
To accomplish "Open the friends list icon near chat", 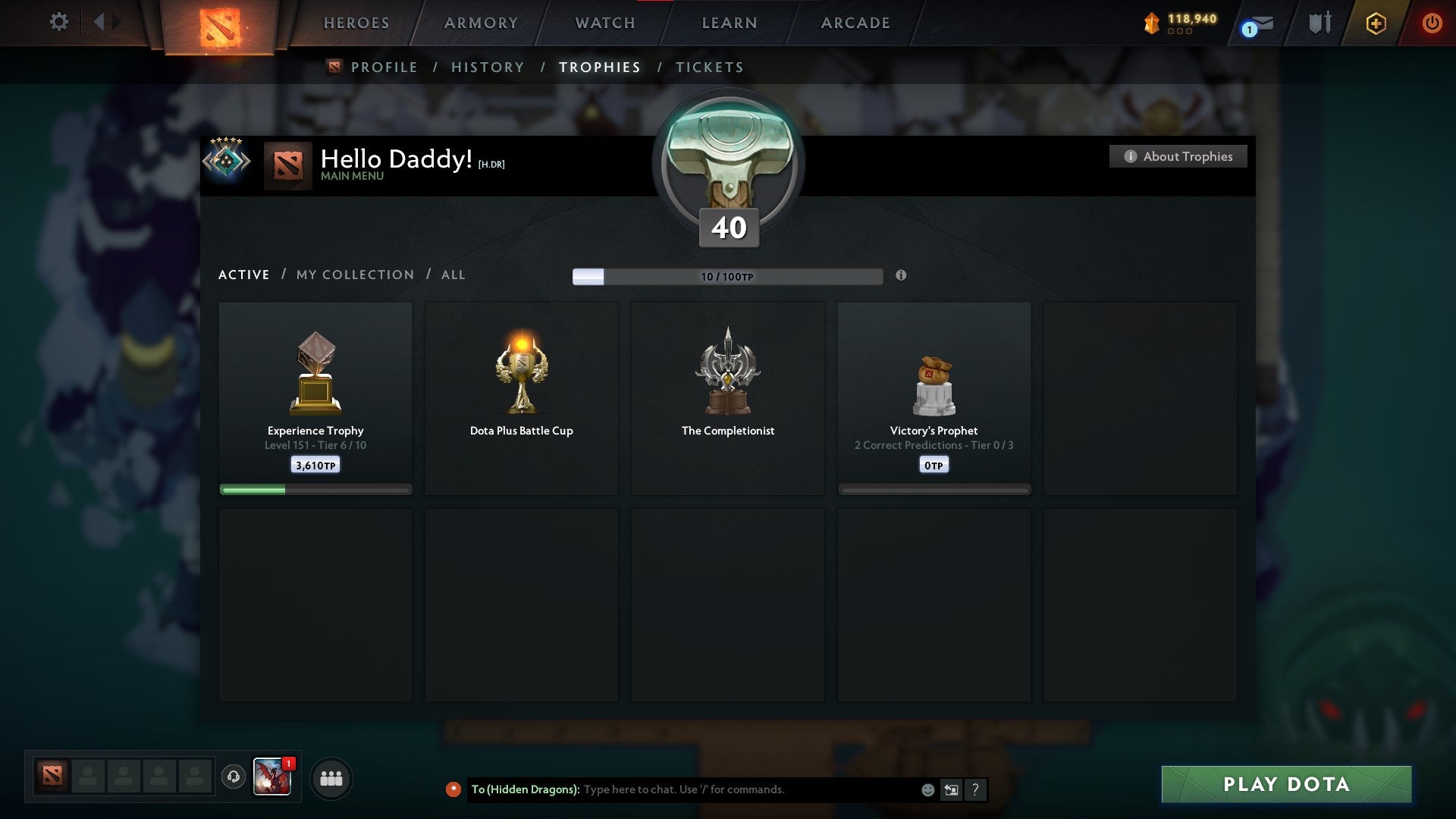I will point(331,778).
